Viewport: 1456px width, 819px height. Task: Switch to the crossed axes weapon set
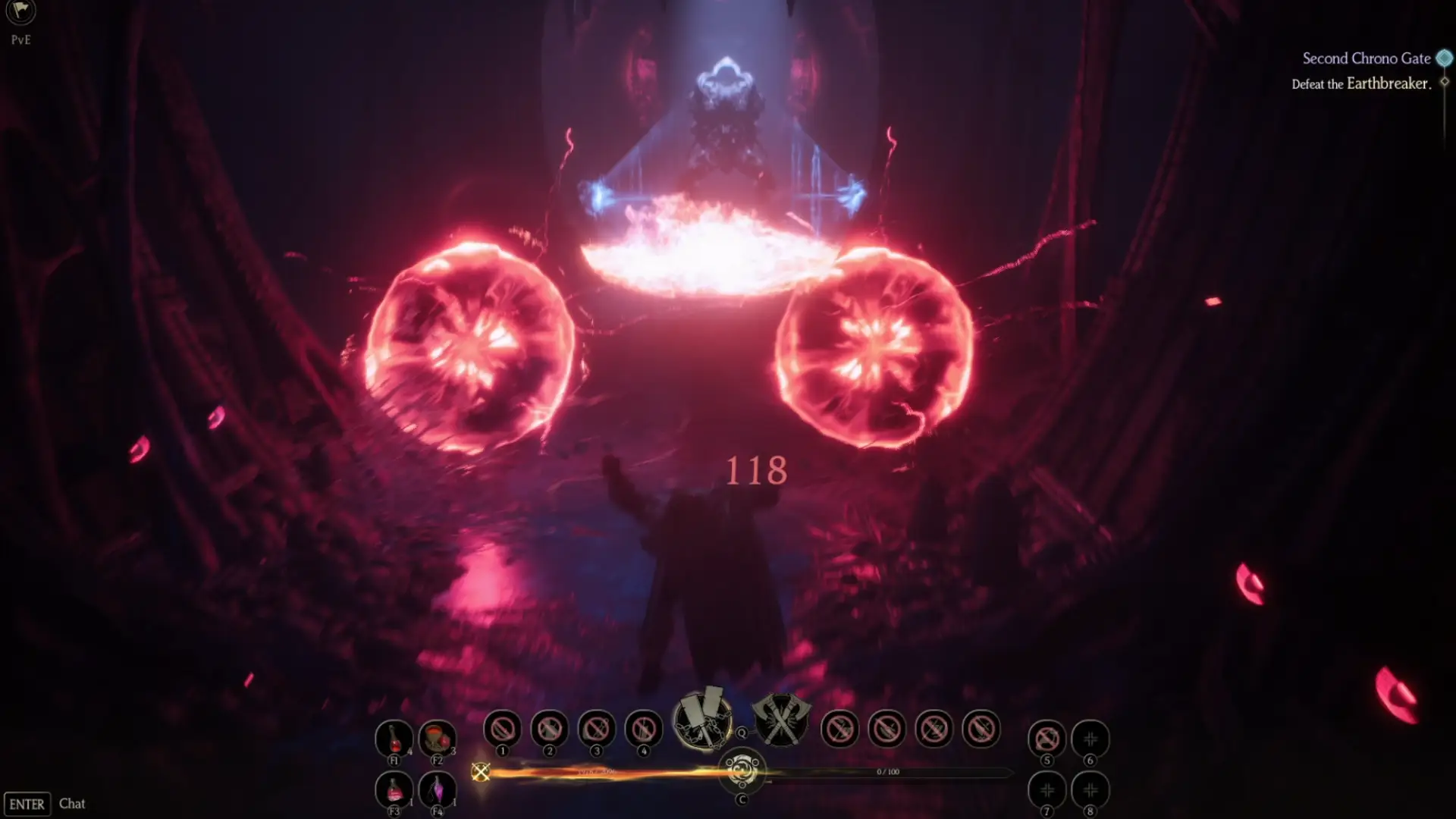(x=780, y=720)
